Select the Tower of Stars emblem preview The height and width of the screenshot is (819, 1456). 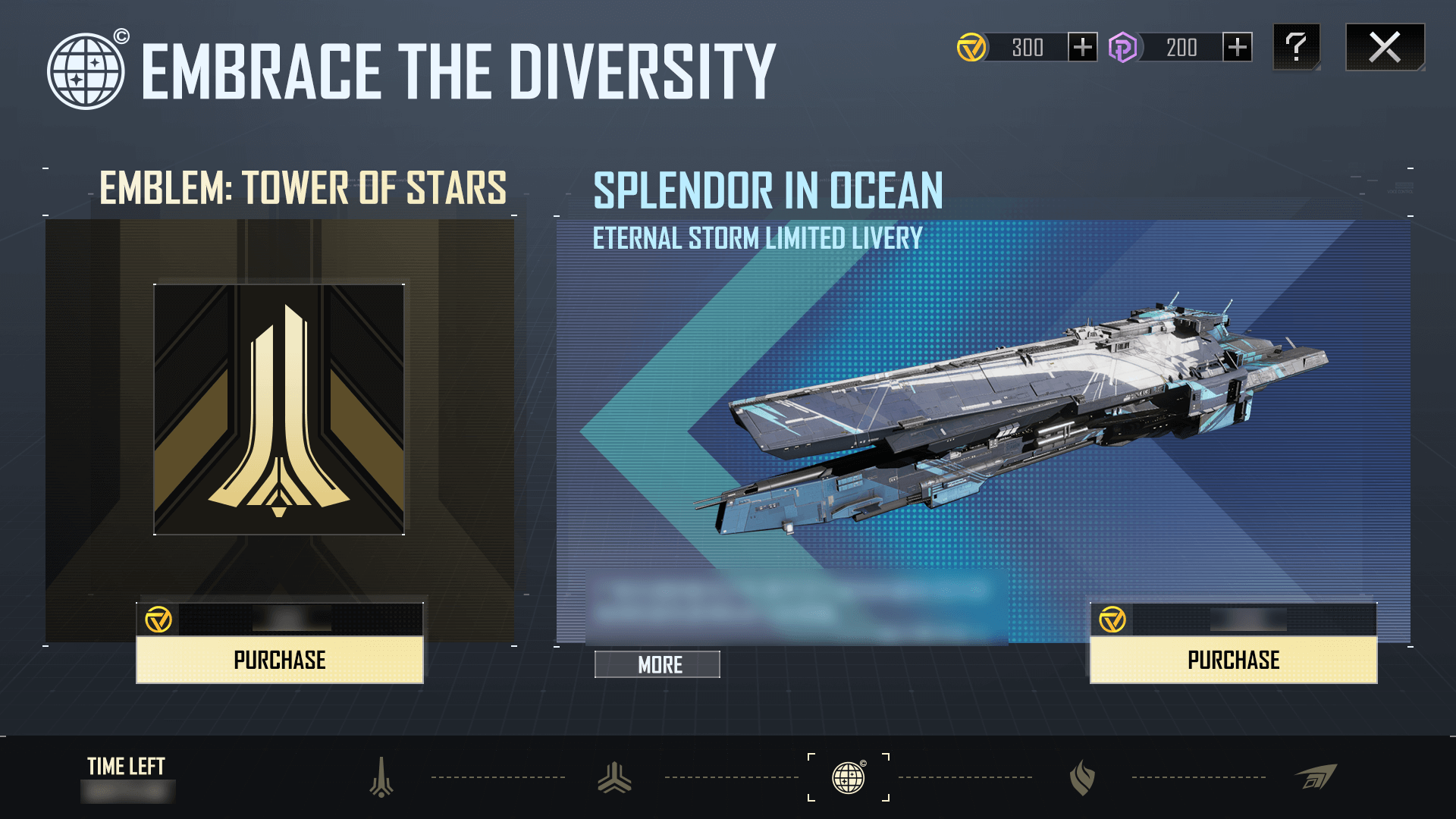click(x=279, y=409)
